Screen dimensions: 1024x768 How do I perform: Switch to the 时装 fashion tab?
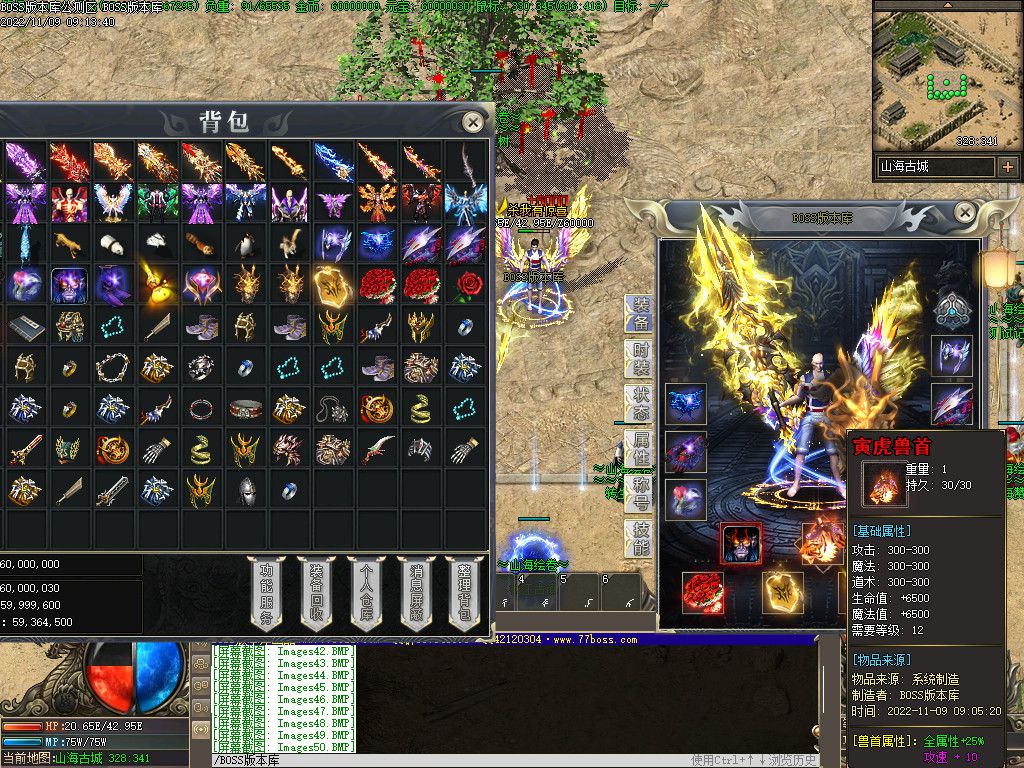point(640,358)
